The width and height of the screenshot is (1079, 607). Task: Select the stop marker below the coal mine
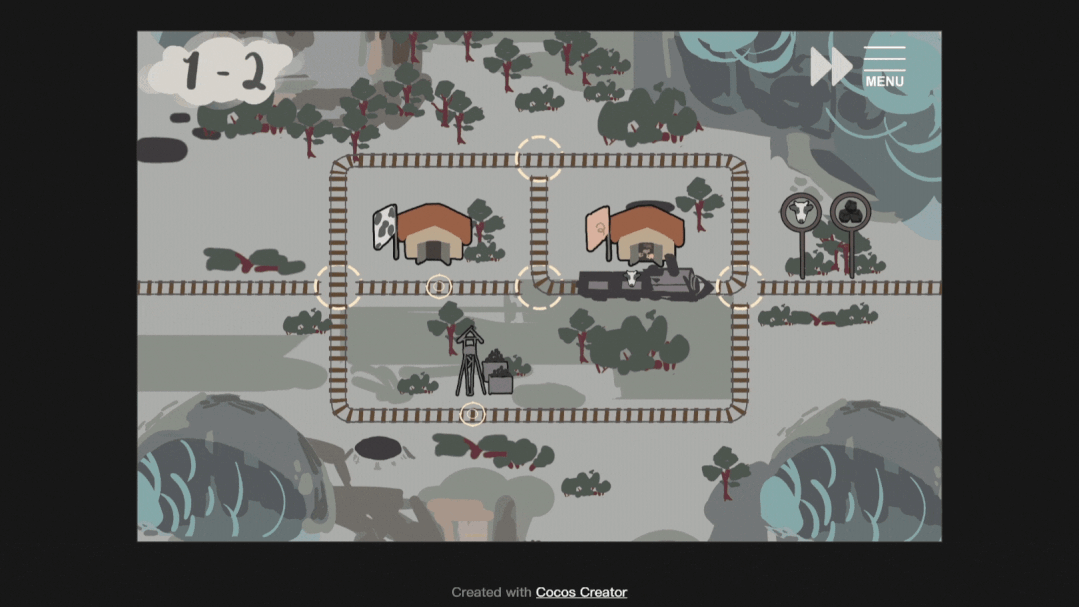pyautogui.click(x=472, y=413)
